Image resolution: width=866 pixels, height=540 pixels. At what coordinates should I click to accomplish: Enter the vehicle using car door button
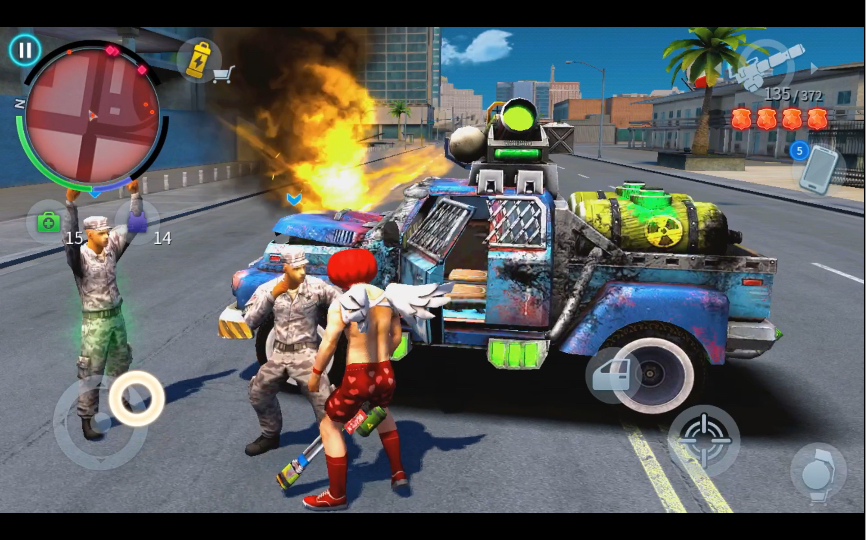[x=613, y=376]
